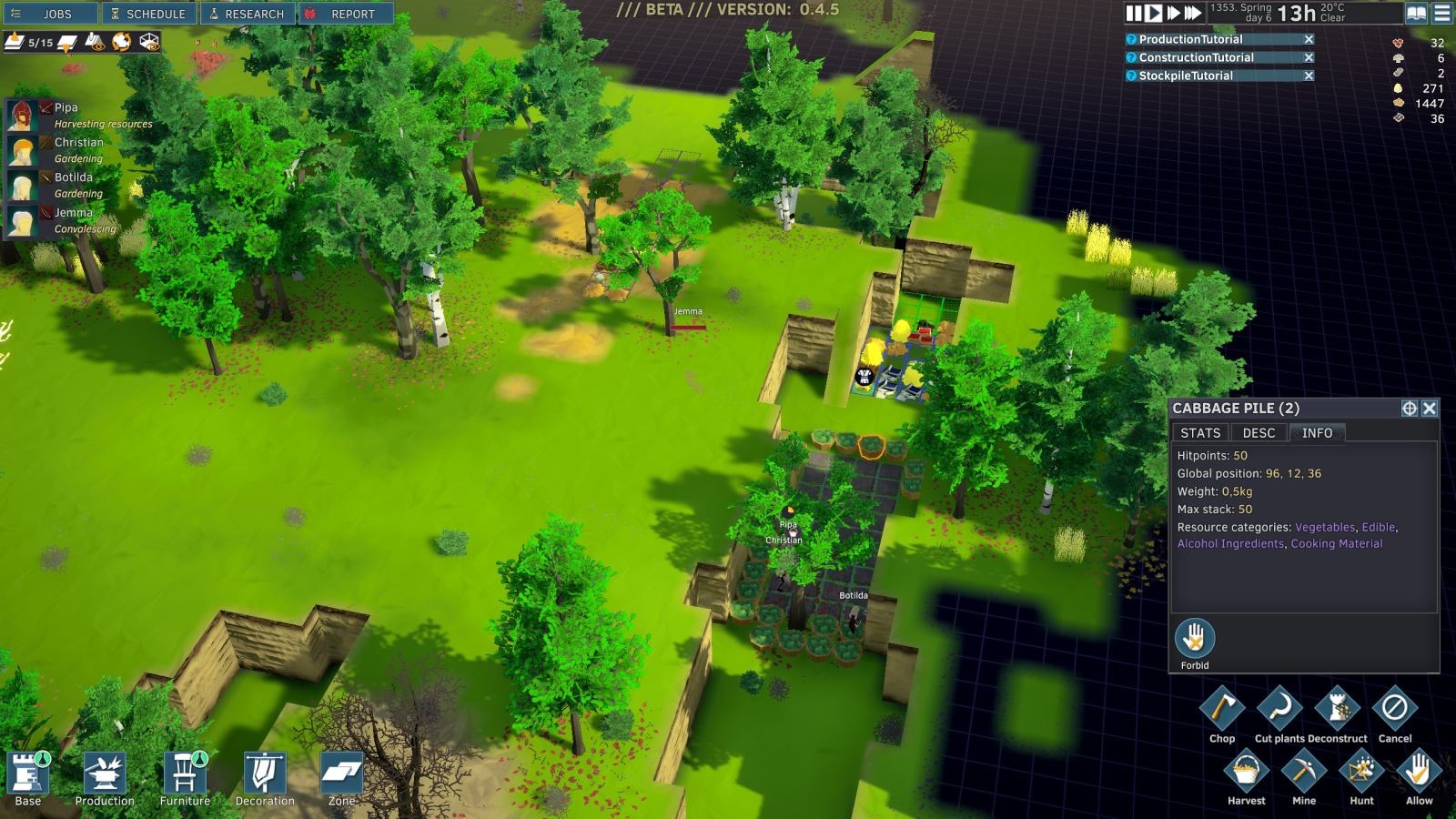
Task: Open the Production build category
Action: tap(105, 778)
